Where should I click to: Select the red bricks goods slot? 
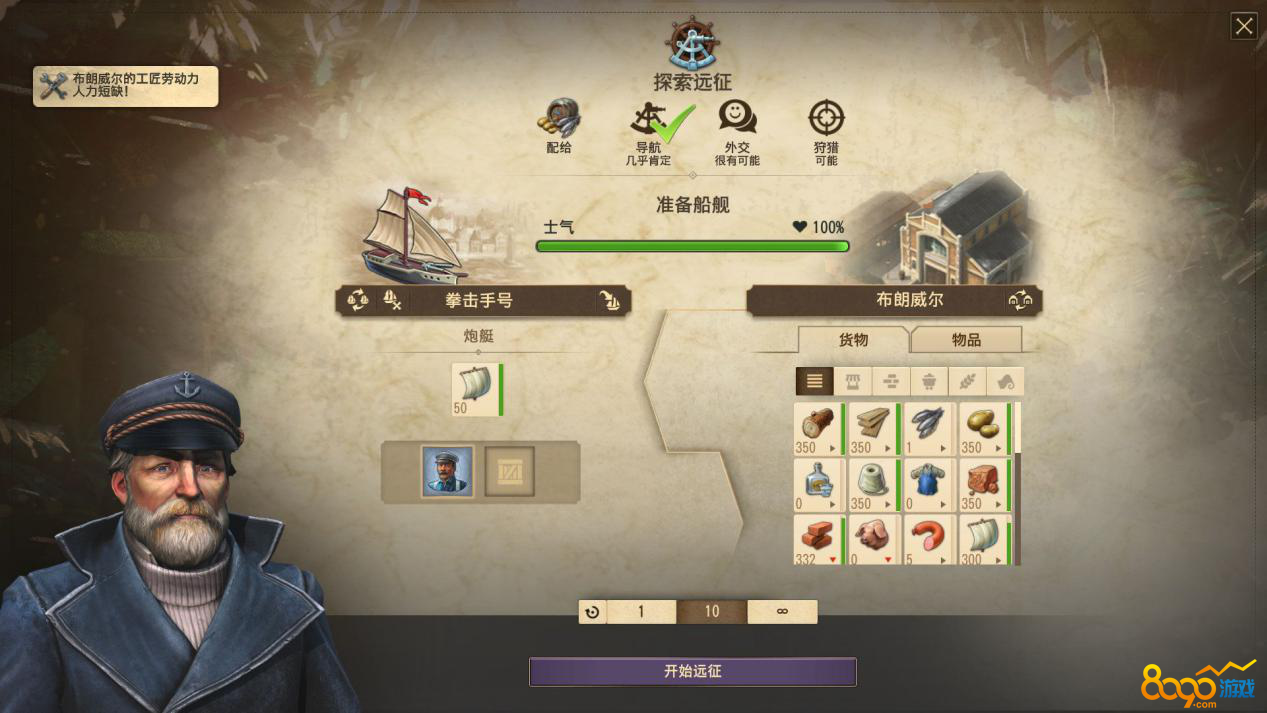click(817, 540)
